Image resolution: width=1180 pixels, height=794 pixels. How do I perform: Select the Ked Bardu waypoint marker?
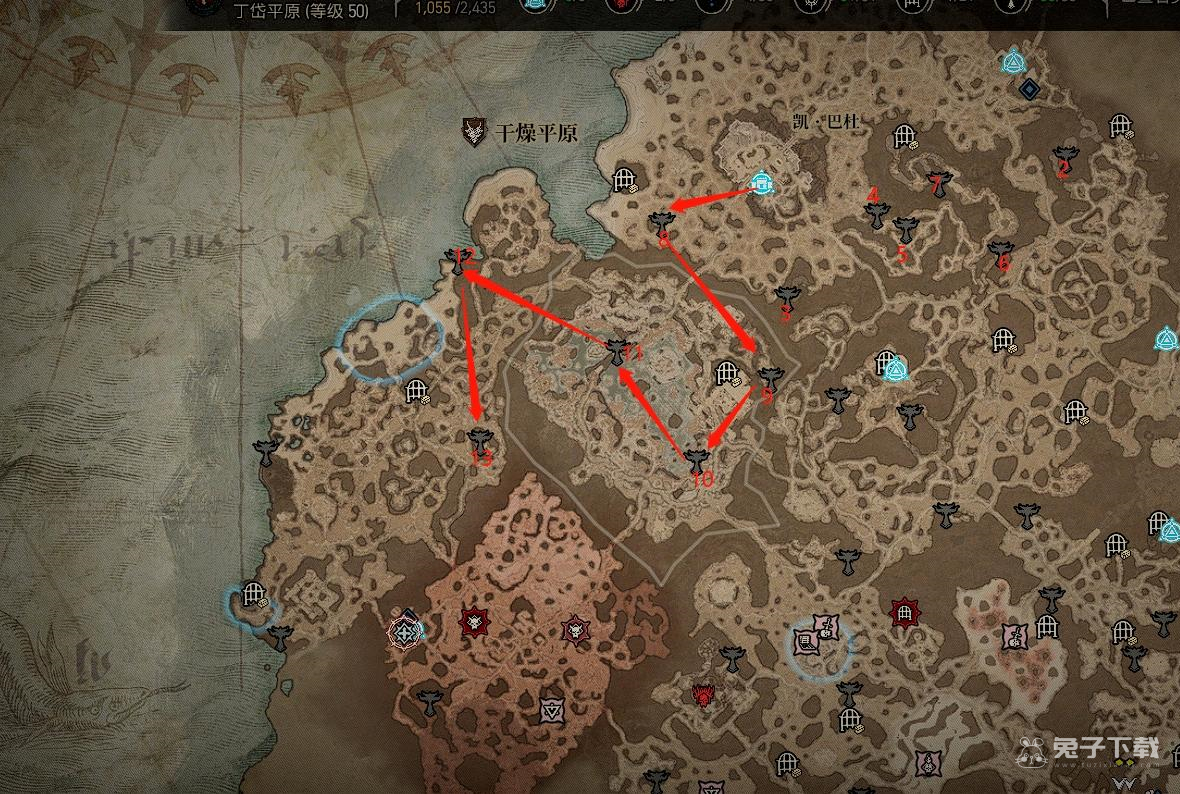point(763,184)
